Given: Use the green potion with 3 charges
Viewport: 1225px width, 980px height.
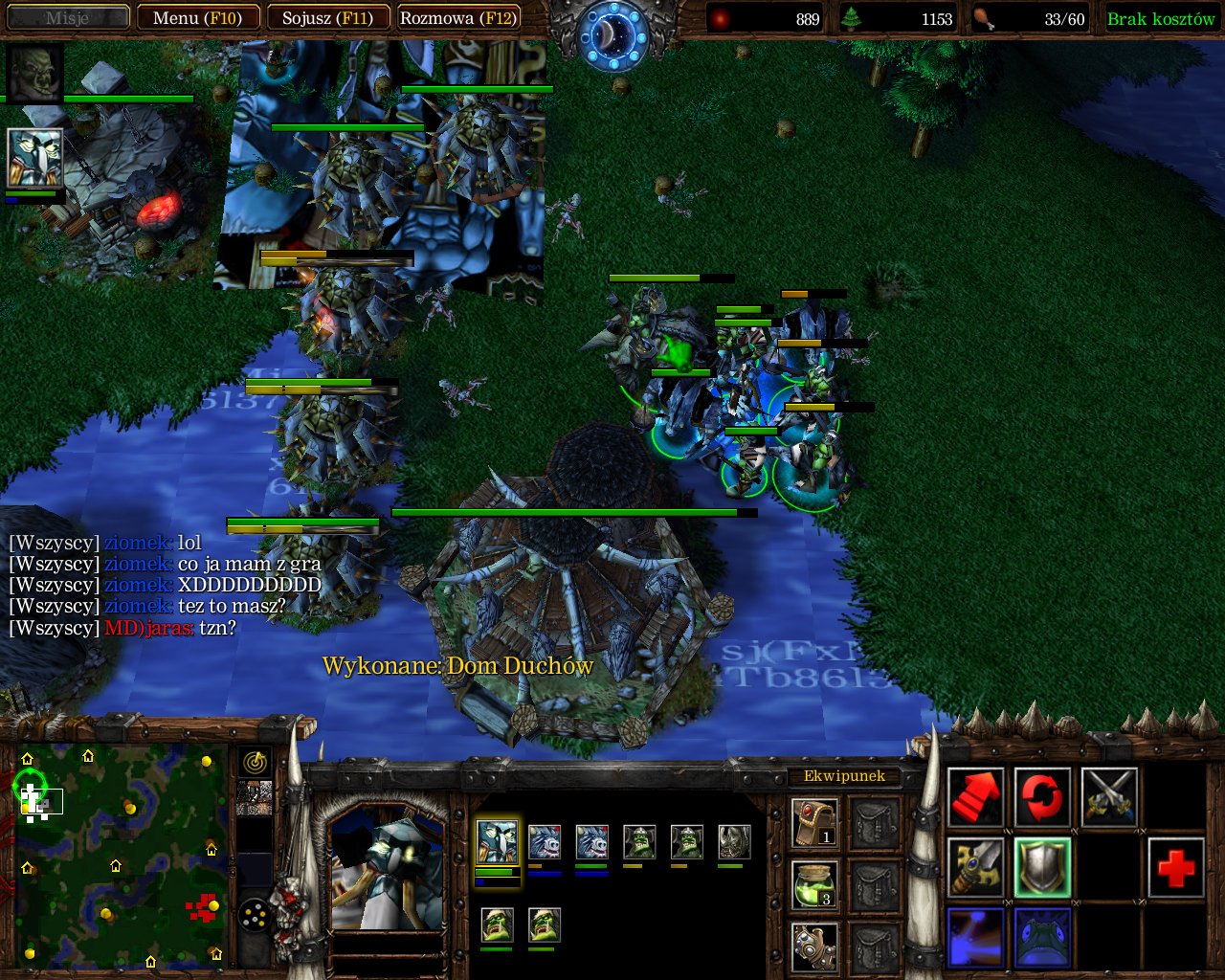Looking at the screenshot, I should 814,883.
